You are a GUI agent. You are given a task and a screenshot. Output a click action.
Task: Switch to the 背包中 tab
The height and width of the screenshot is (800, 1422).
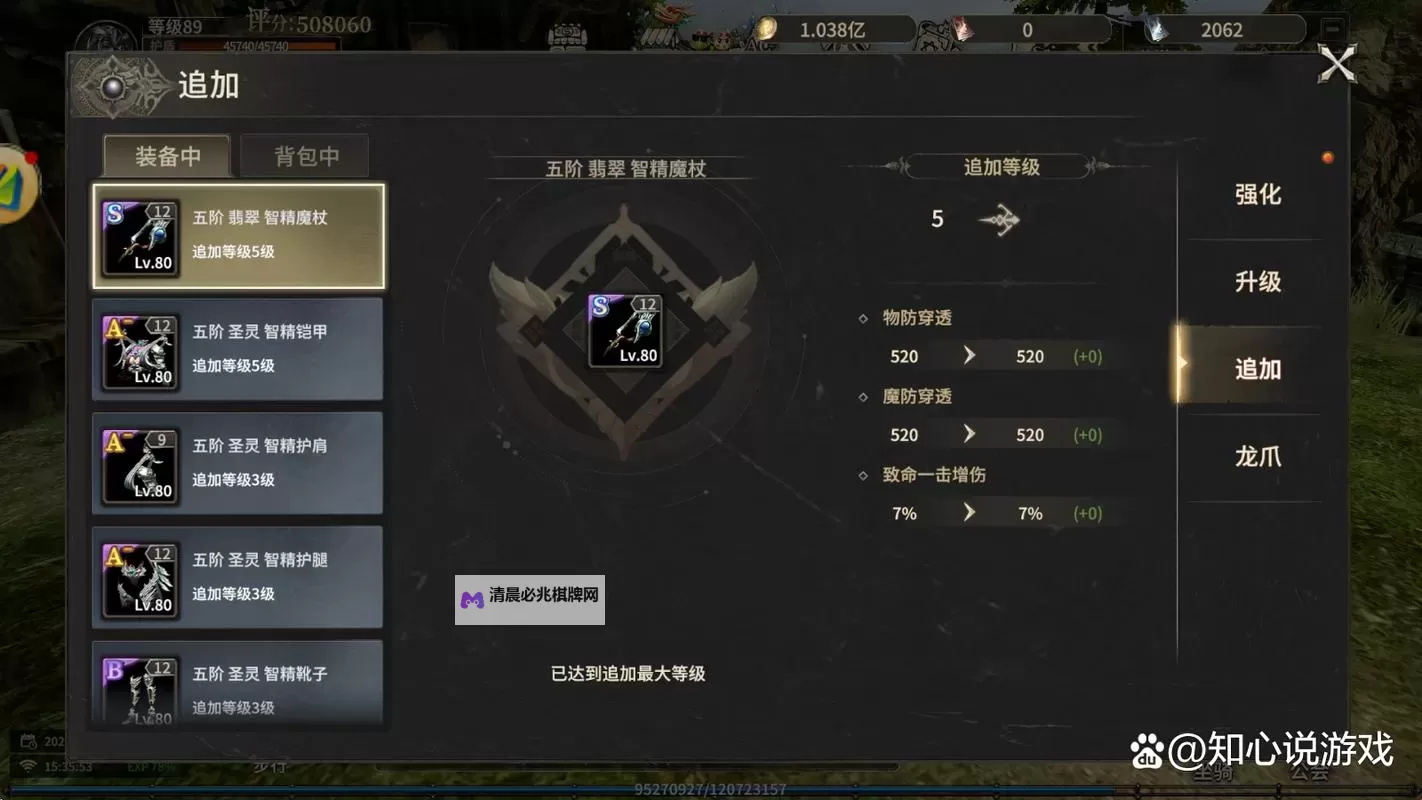pyautogui.click(x=305, y=155)
